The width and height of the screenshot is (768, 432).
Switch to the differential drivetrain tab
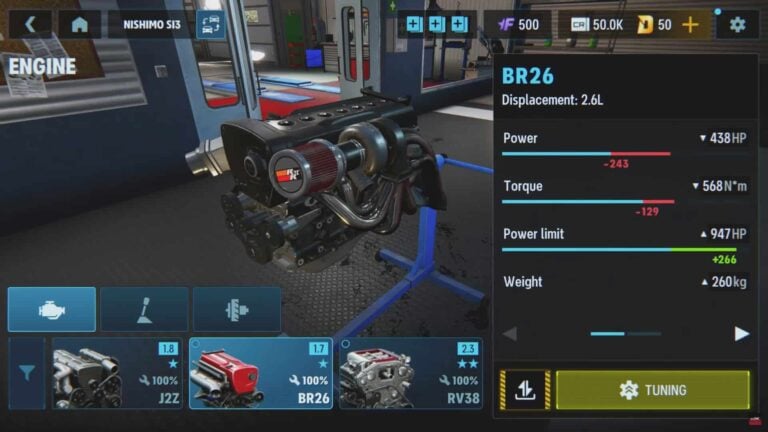tap(236, 310)
